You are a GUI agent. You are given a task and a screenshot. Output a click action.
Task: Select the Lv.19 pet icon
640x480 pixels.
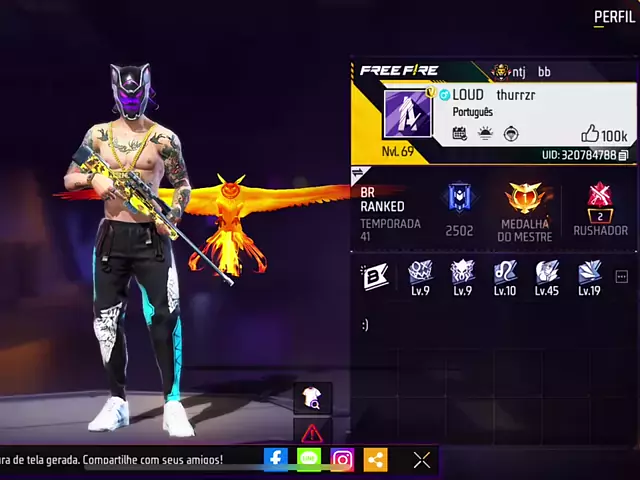[589, 272]
